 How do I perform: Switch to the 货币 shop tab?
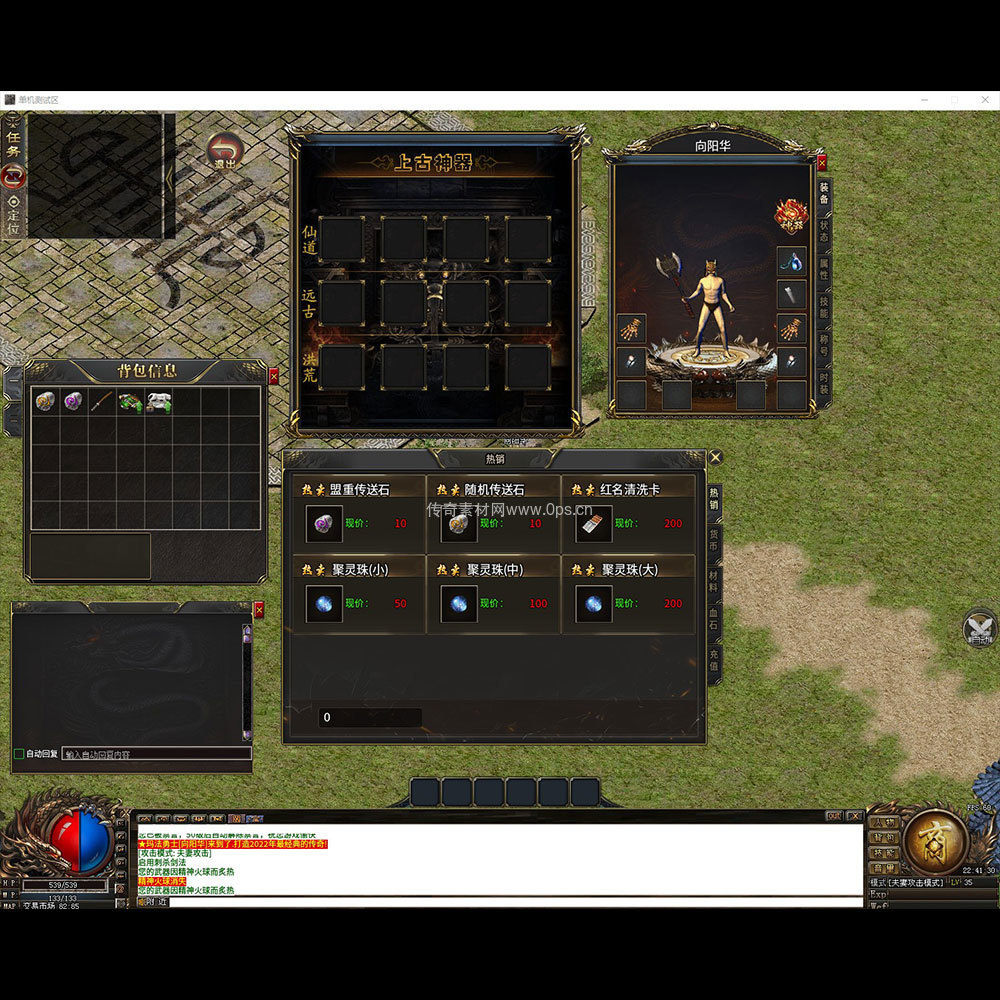[x=714, y=538]
